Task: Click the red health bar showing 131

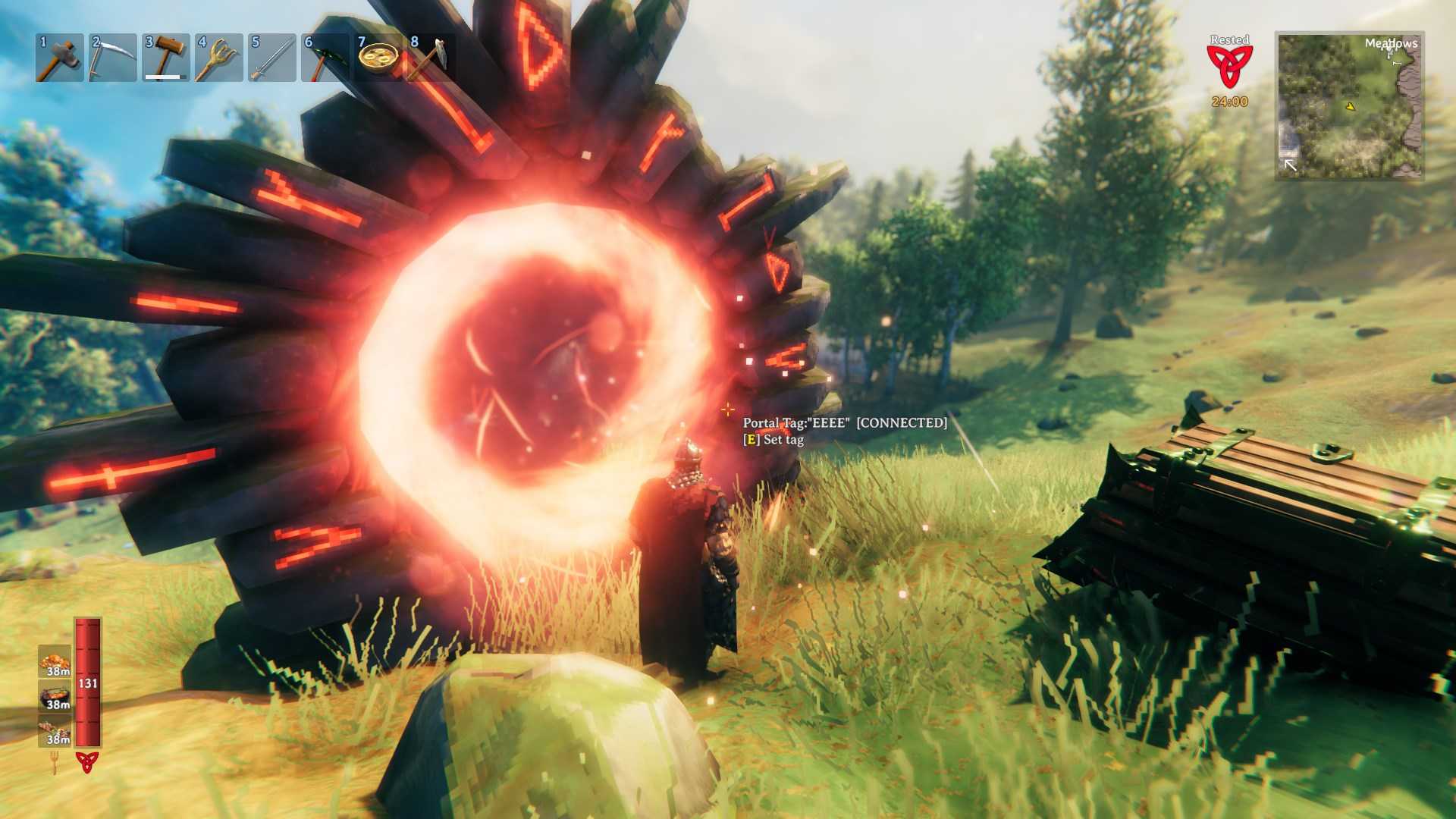Action: pyautogui.click(x=86, y=682)
